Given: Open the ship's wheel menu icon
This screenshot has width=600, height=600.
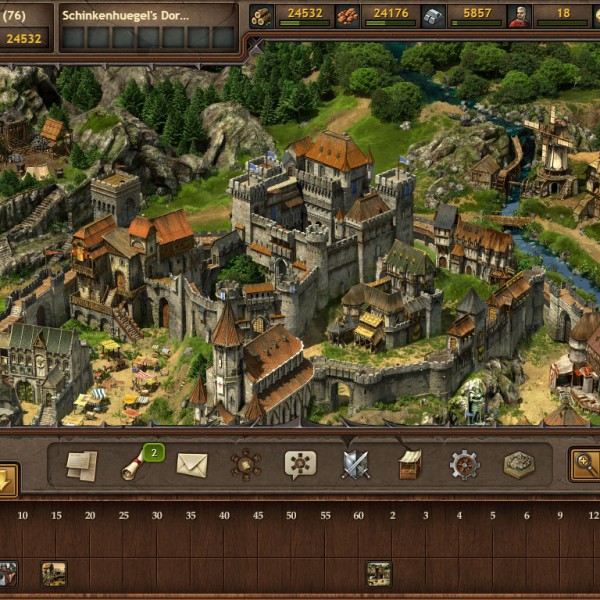Looking at the screenshot, I should (x=245, y=464).
